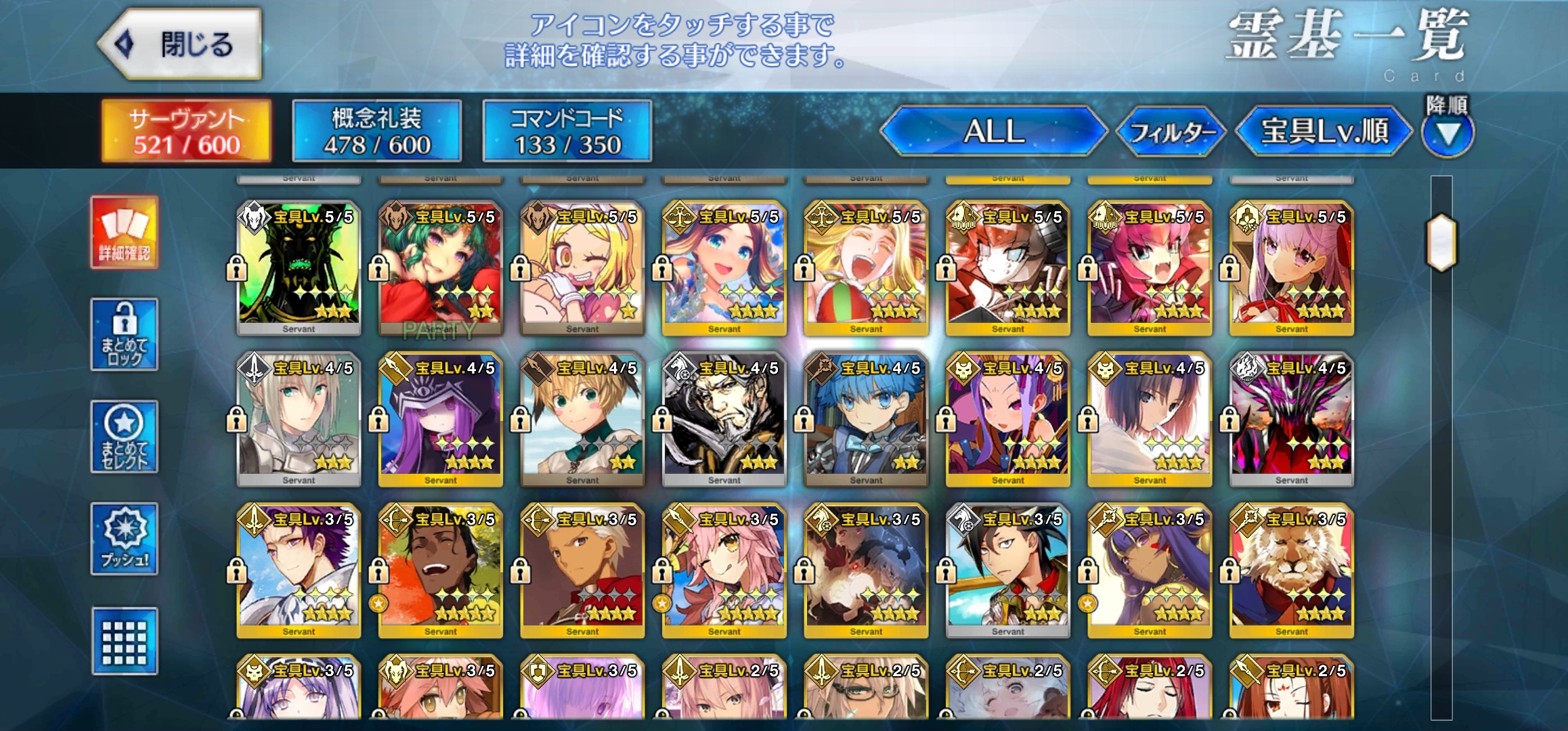Open the フィルター filter options

pos(1171,133)
